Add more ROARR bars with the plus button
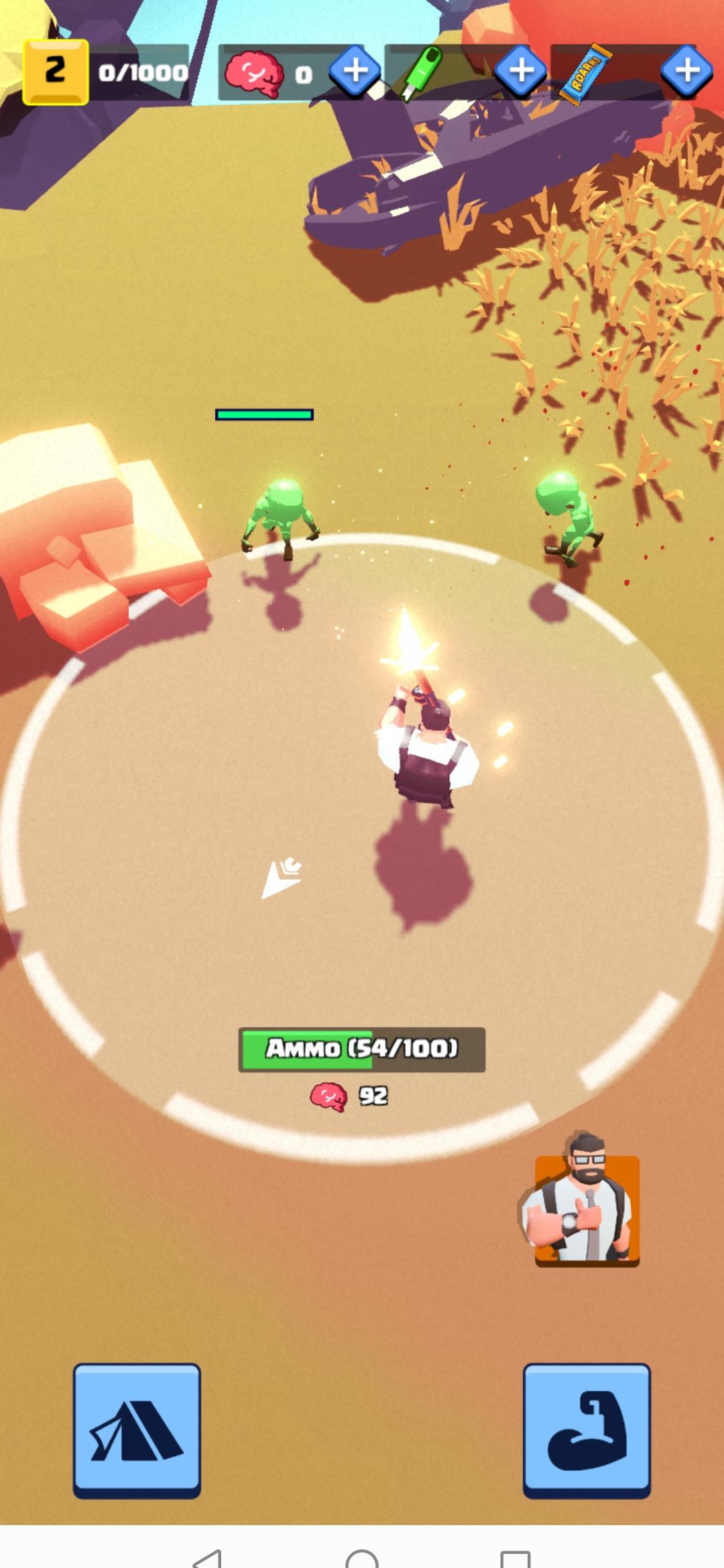 pyautogui.click(x=686, y=70)
